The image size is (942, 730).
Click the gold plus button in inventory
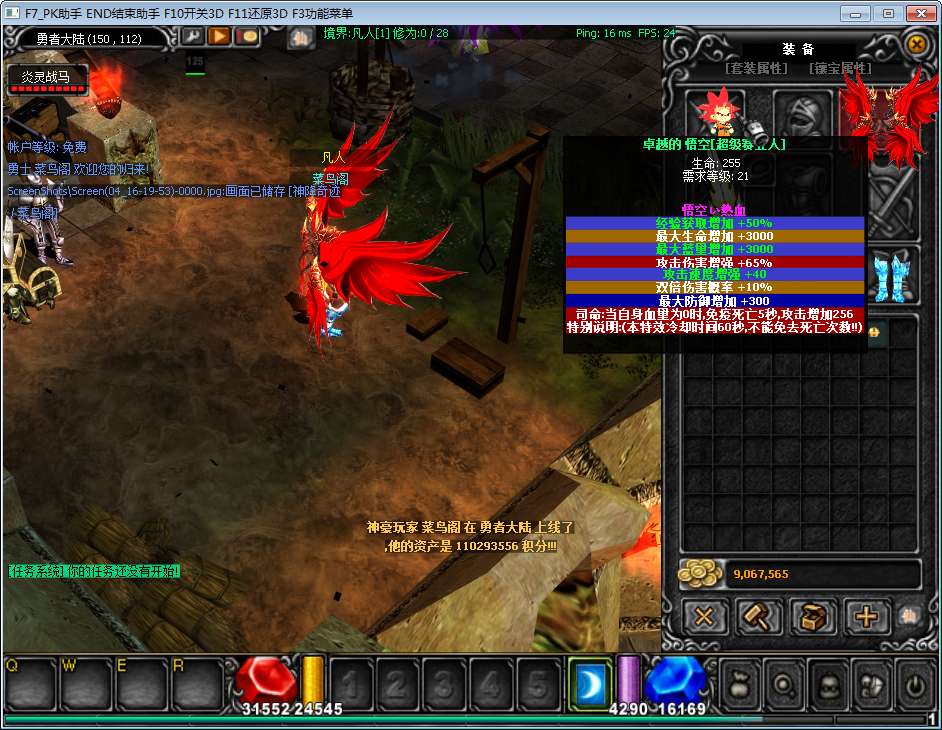[x=866, y=616]
